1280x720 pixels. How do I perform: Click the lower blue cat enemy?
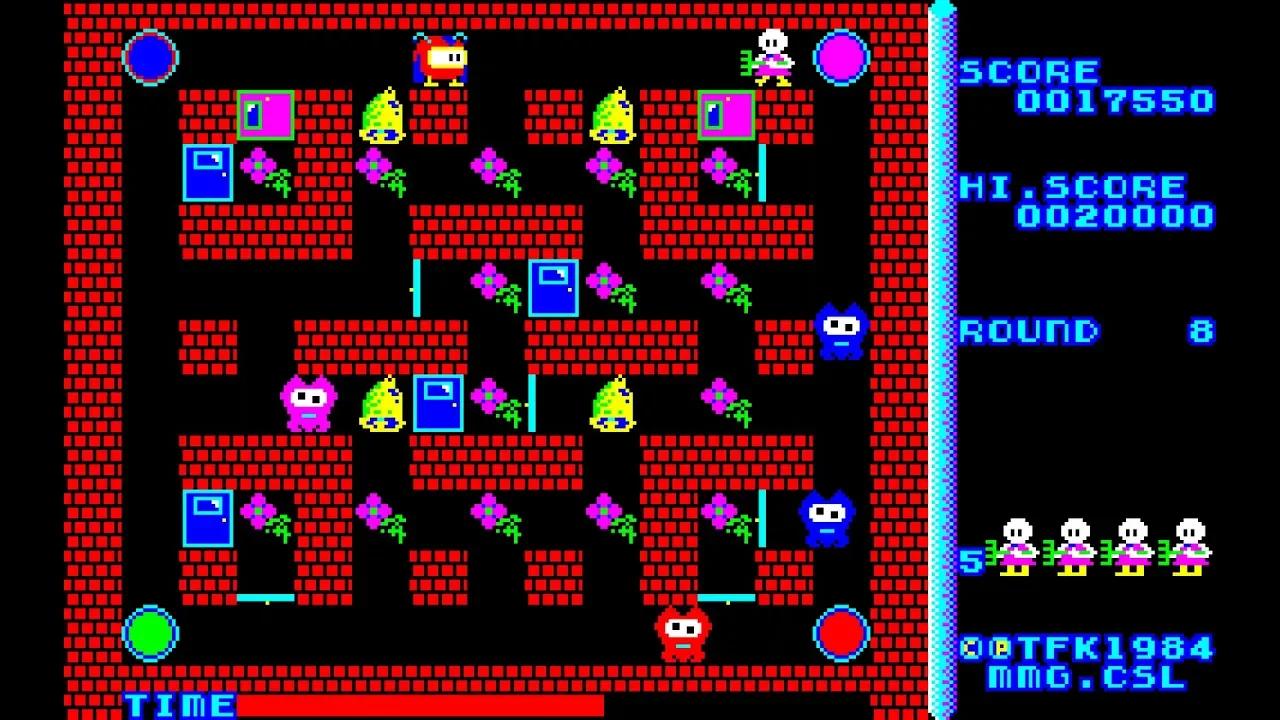[x=826, y=516]
